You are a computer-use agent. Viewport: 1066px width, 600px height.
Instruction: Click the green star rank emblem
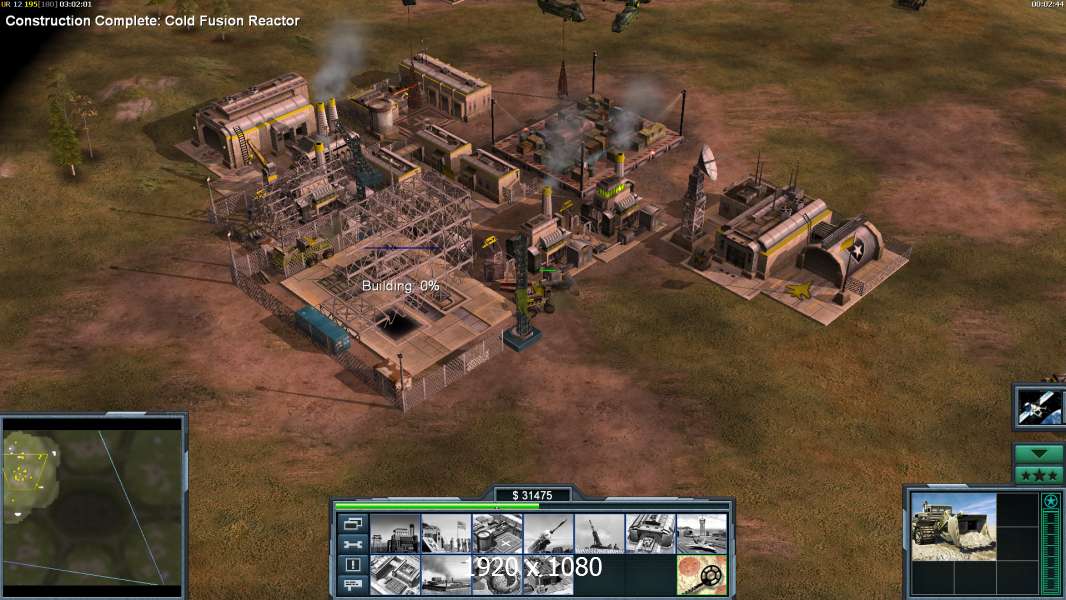click(1051, 502)
